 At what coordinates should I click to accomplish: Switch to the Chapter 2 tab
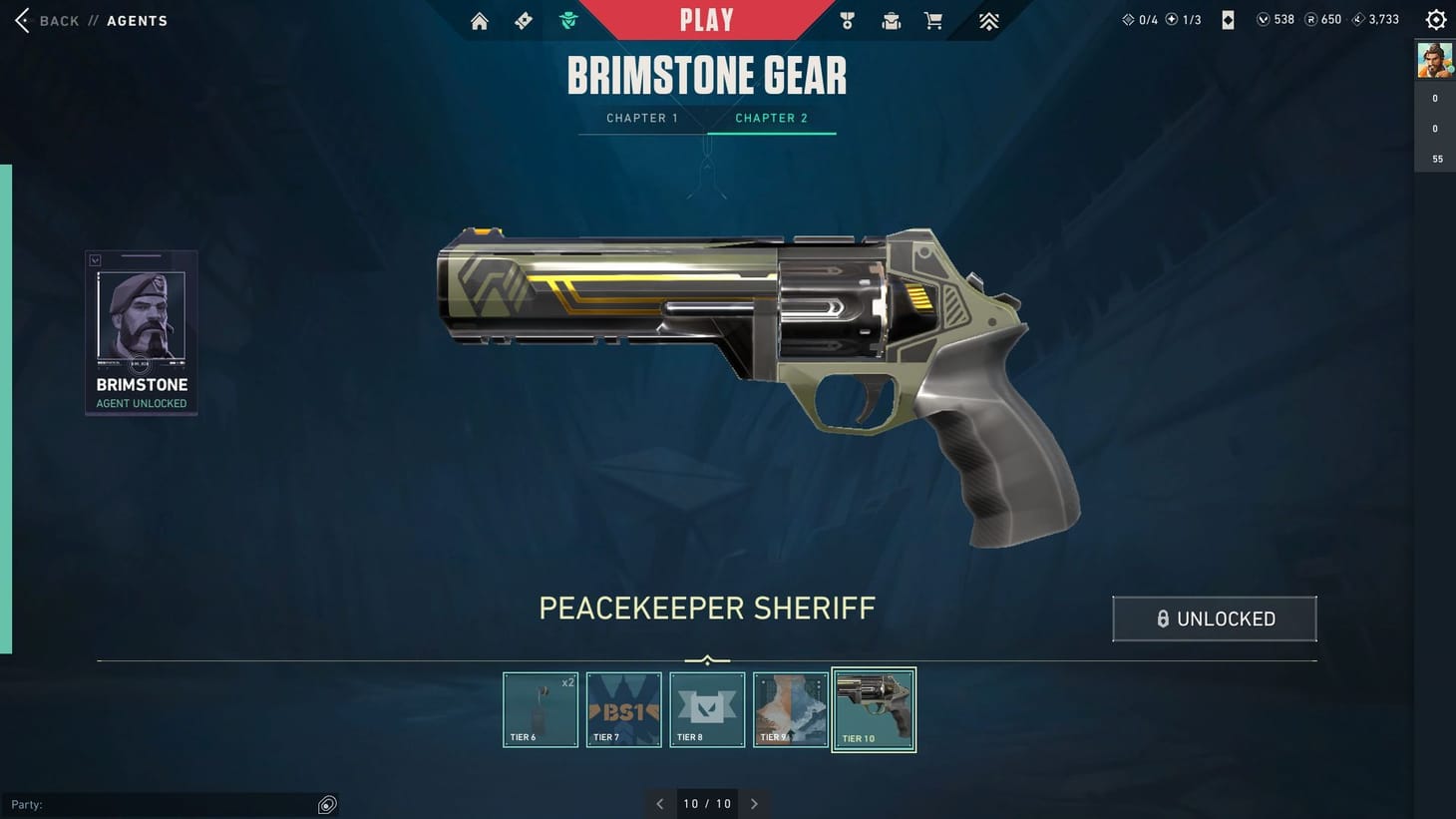point(771,118)
